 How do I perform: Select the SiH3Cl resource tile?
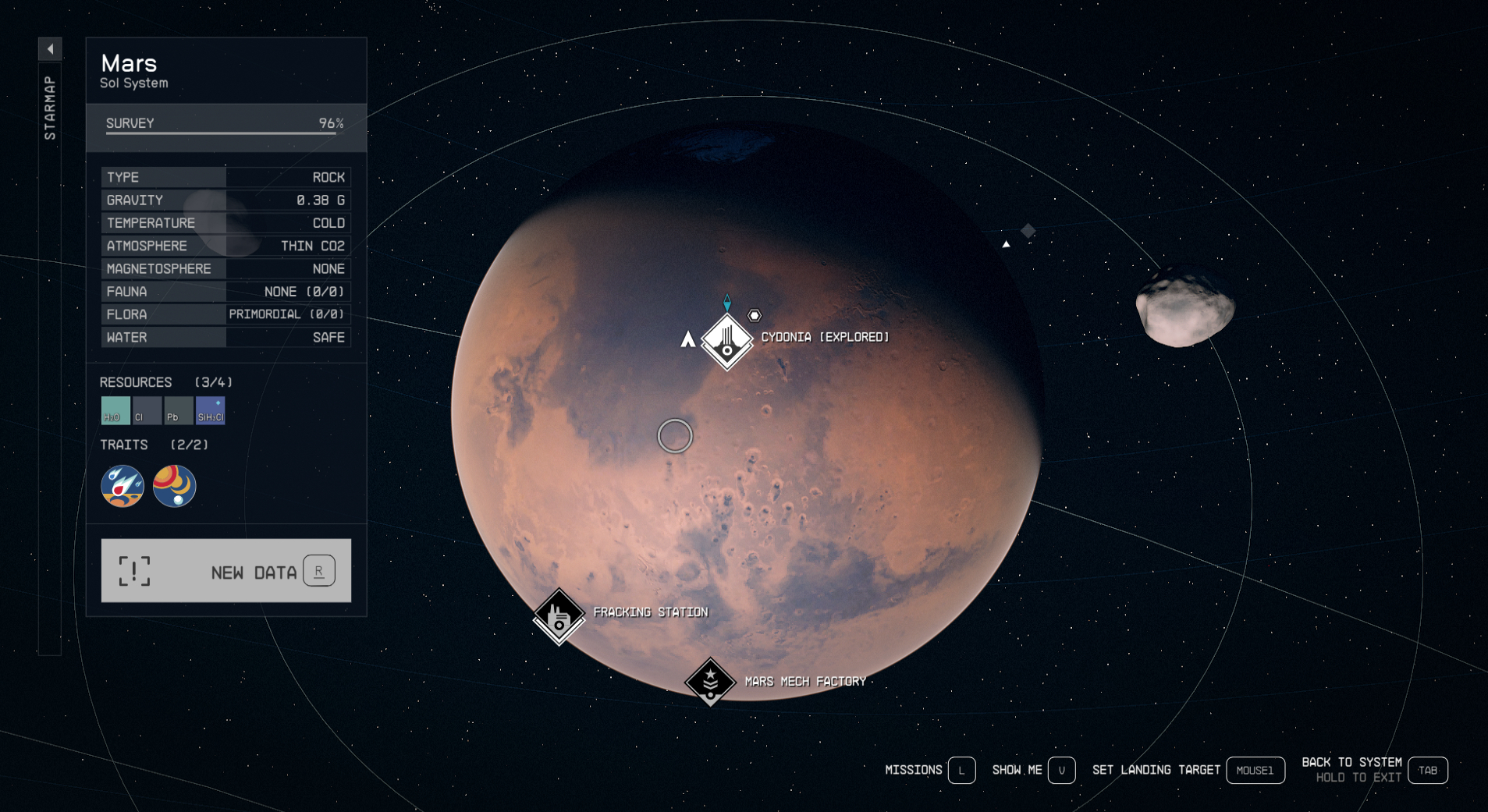210,410
